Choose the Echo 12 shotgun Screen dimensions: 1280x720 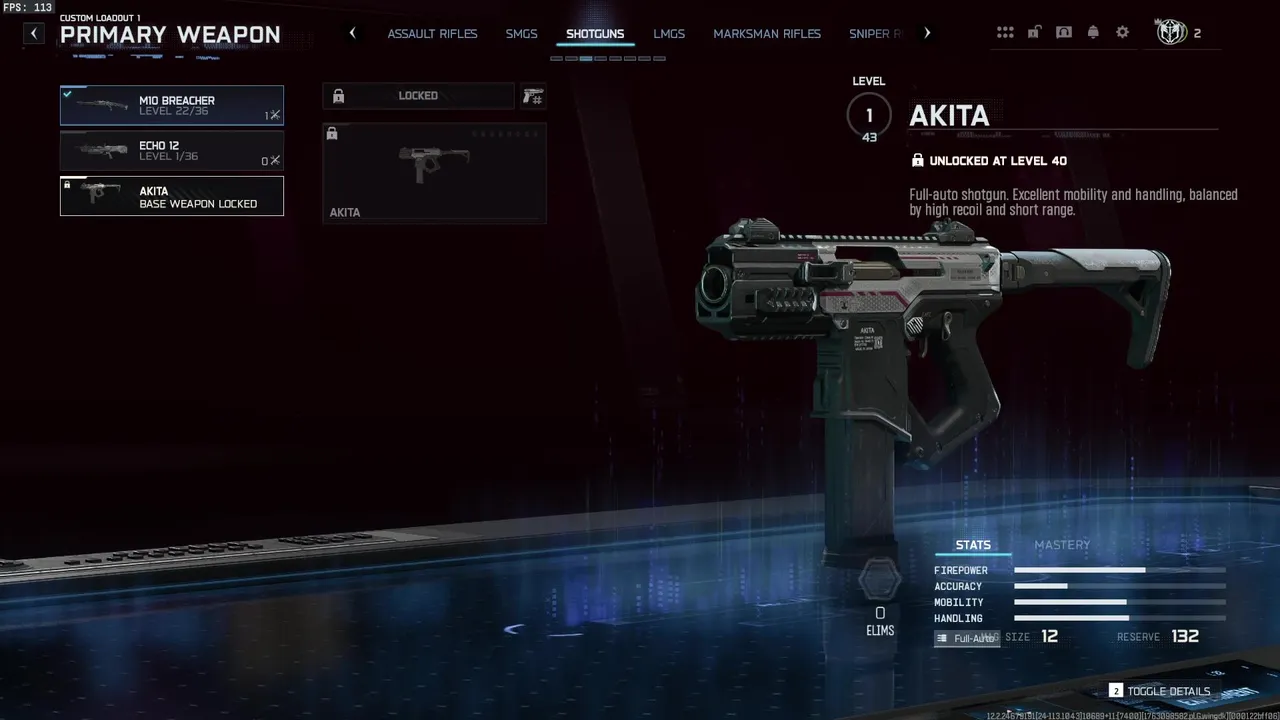coord(171,151)
